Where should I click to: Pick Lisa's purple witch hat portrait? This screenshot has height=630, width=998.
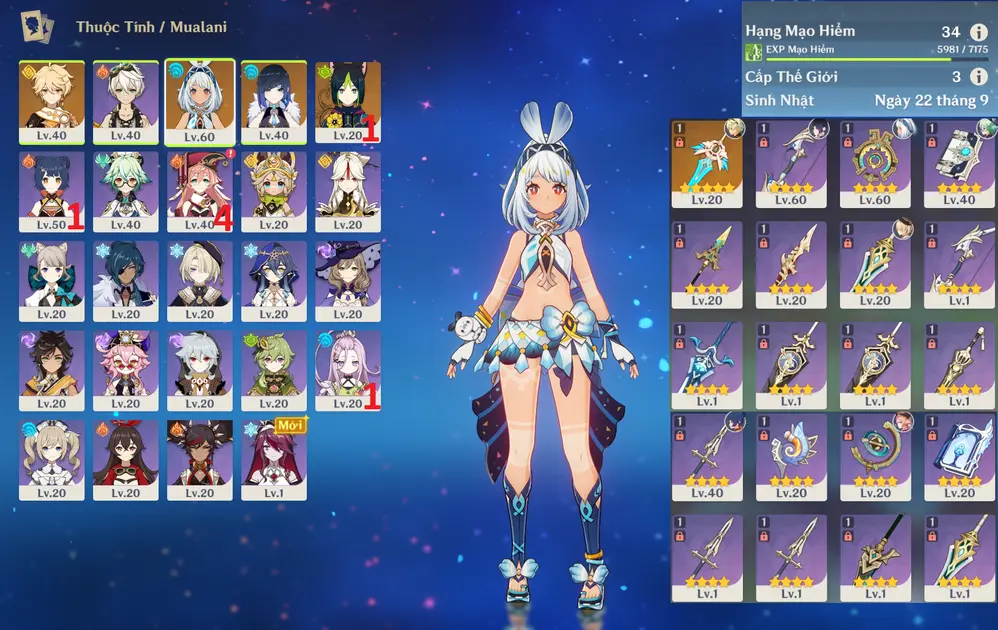pyautogui.click(x=347, y=280)
